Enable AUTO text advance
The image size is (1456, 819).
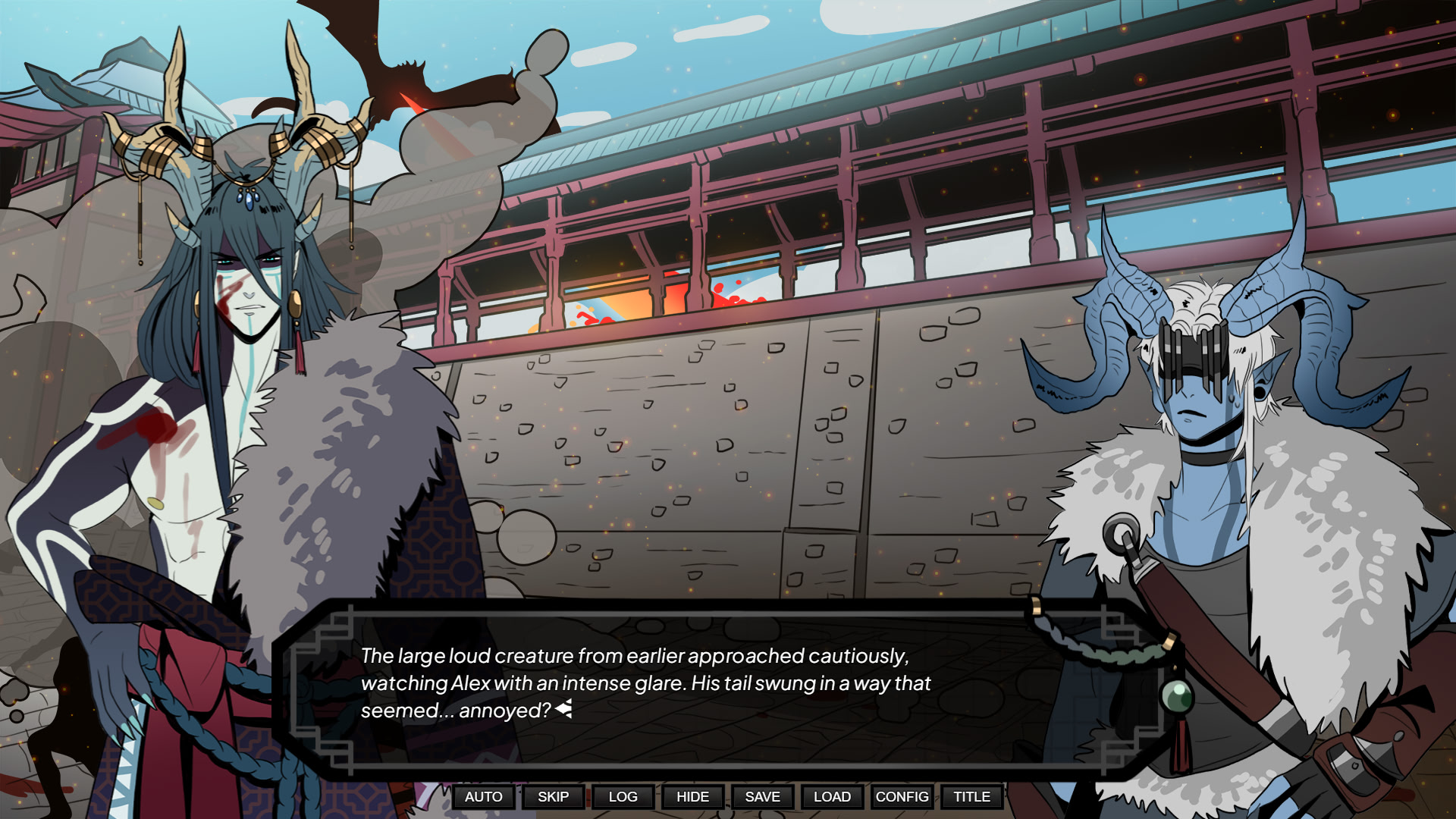pyautogui.click(x=484, y=796)
